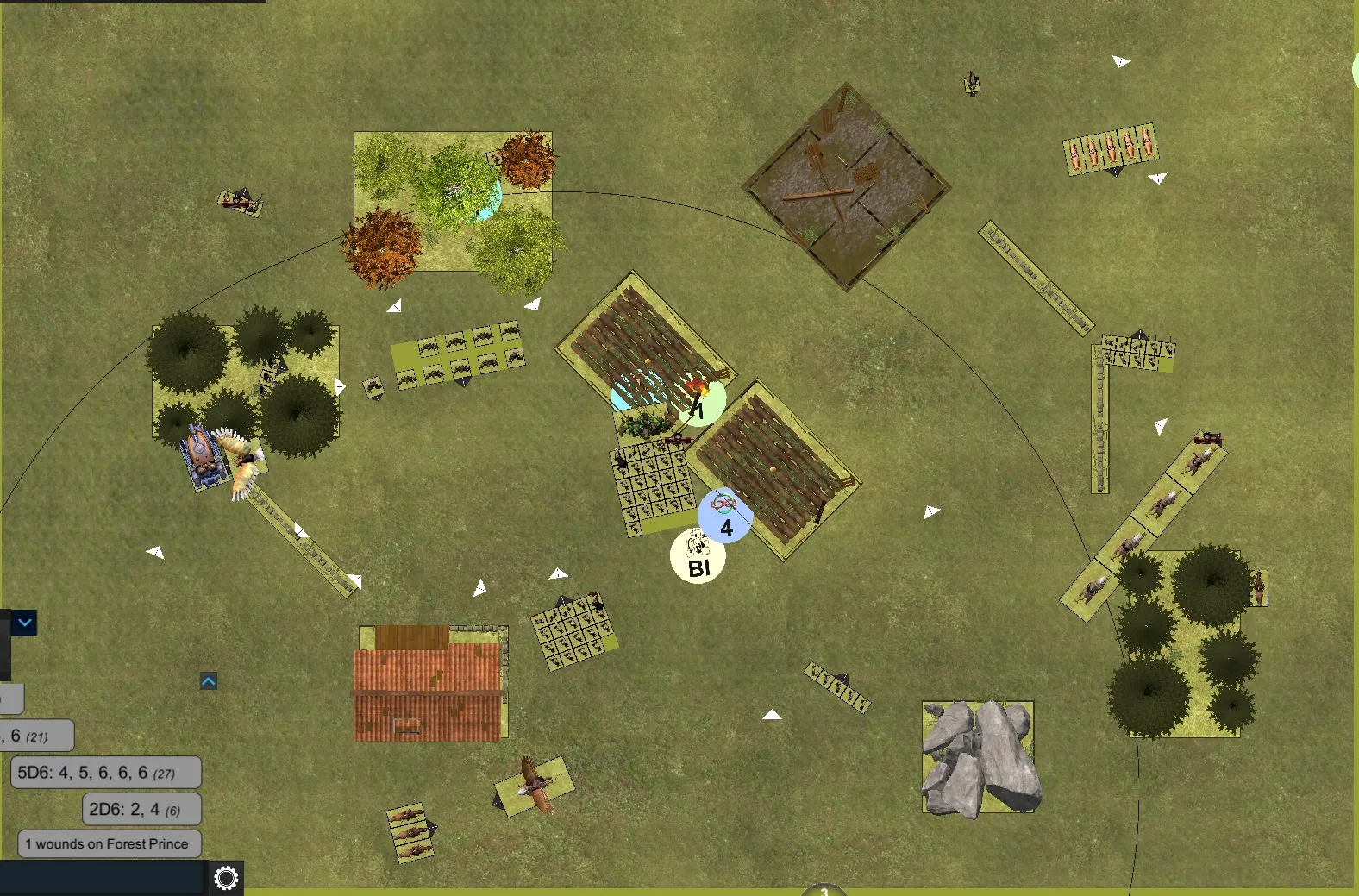Select the cream "BI" marker token
Viewport: 1359px width, 896px height.
(698, 558)
